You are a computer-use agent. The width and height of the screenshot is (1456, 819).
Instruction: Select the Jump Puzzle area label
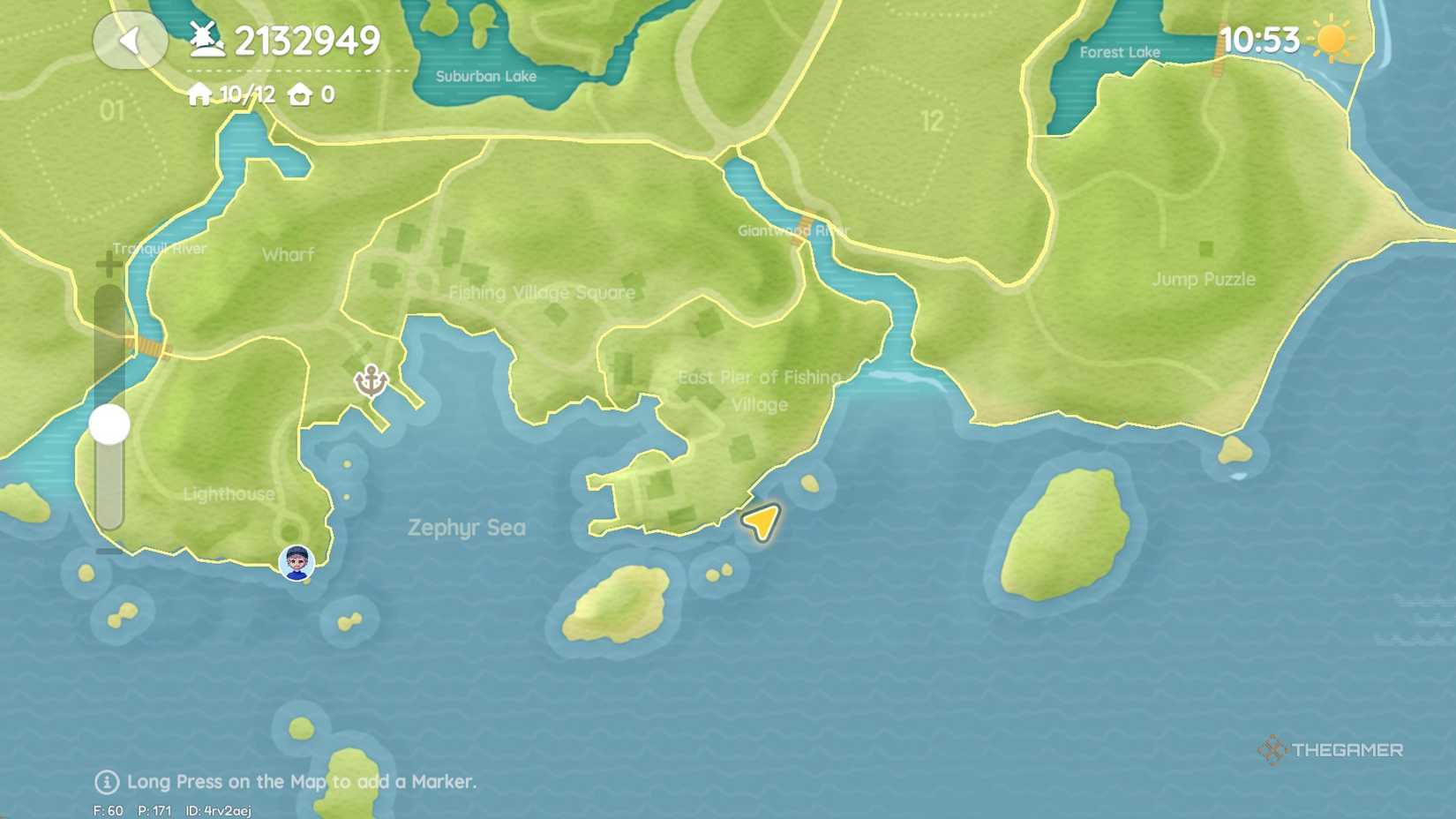(x=1205, y=278)
